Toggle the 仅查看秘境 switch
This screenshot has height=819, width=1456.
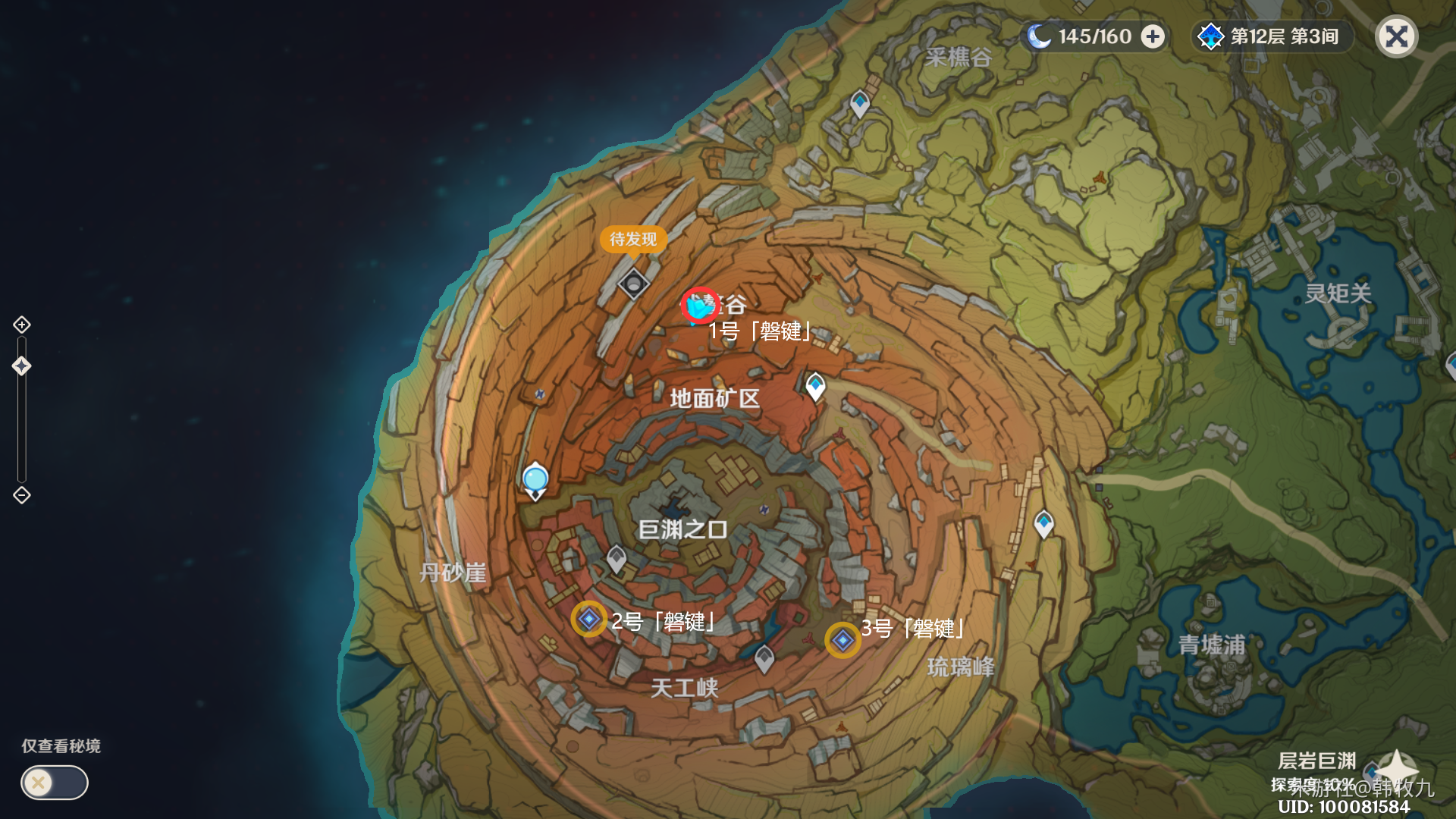coord(53,783)
